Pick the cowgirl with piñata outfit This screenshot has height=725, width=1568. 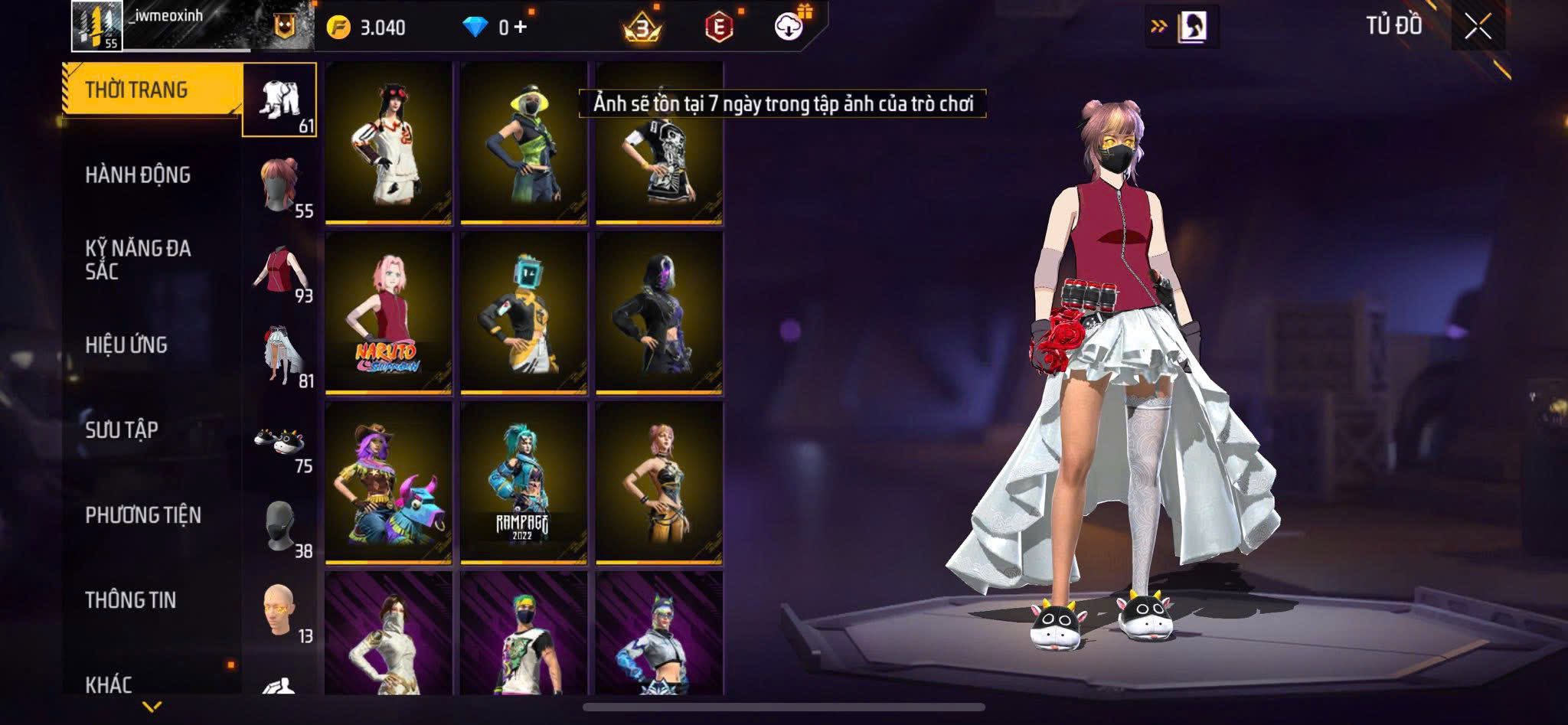[388, 484]
